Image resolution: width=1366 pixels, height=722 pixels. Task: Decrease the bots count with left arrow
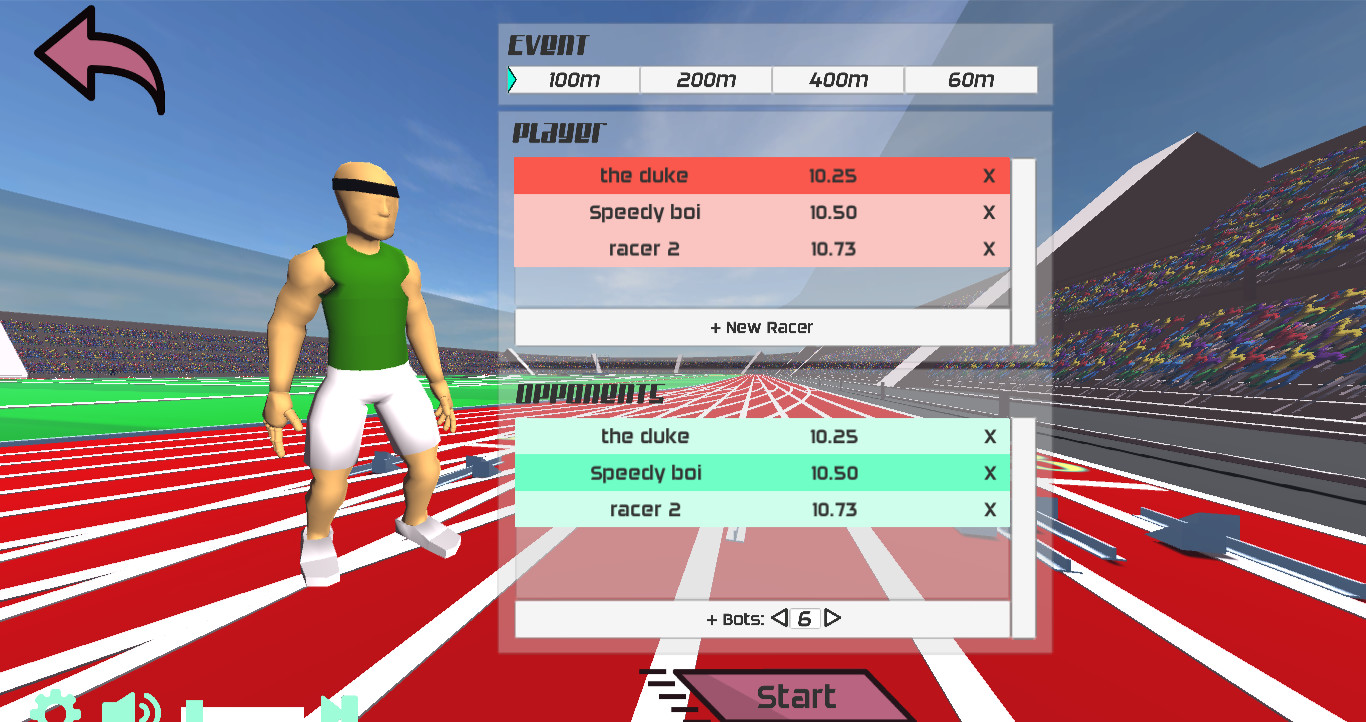(779, 618)
